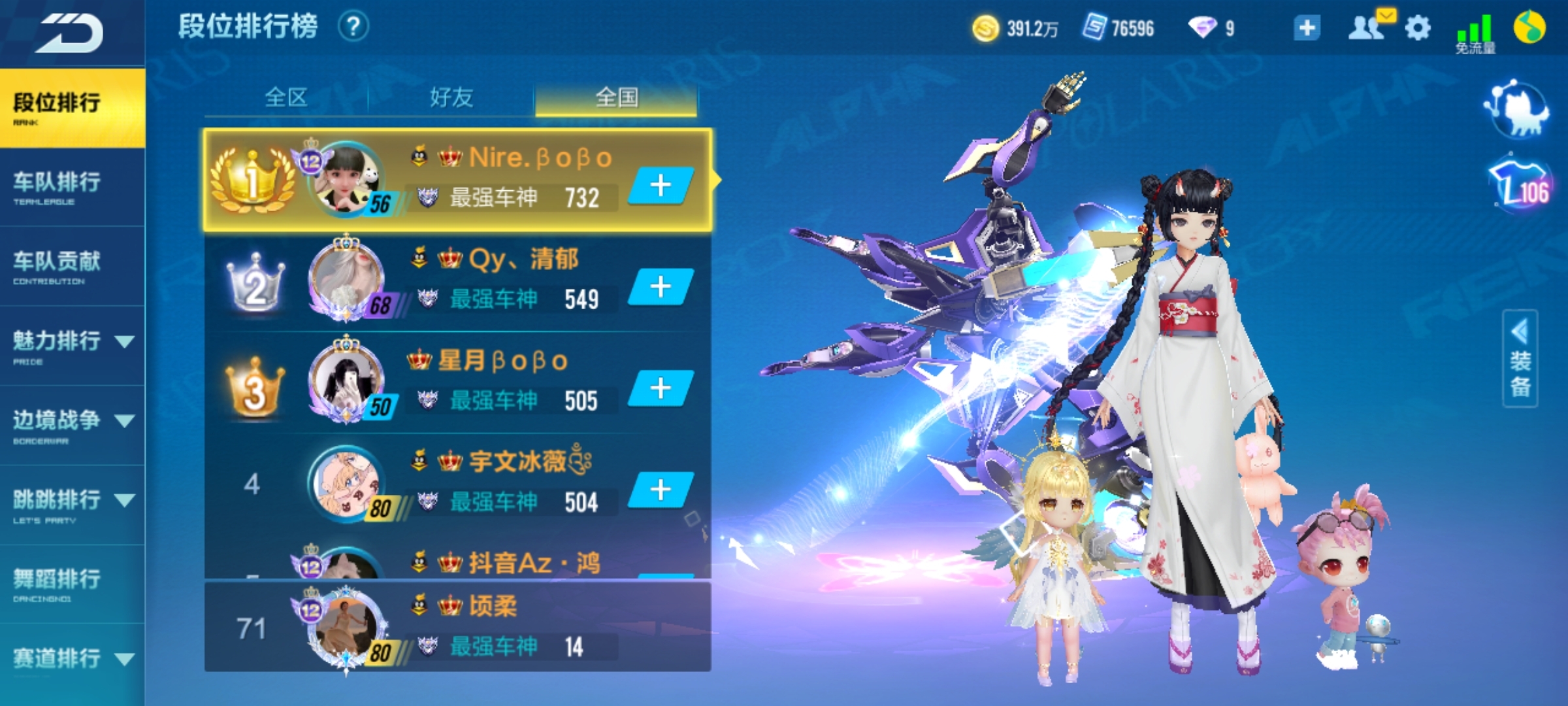
Task: Expand the 边境战争 border war section
Action: [x=72, y=425]
